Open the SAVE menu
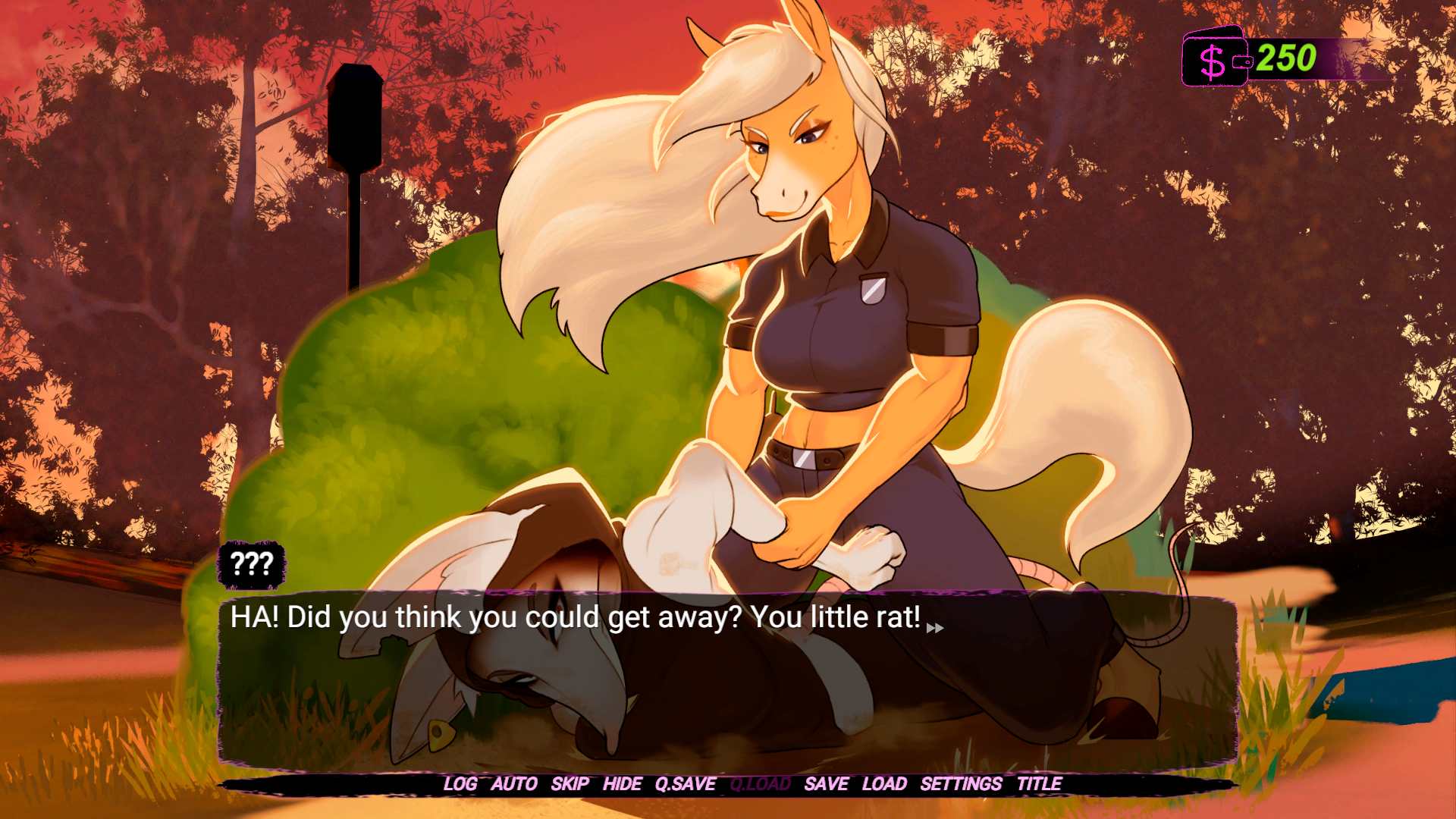1456x819 pixels. pyautogui.click(x=826, y=784)
